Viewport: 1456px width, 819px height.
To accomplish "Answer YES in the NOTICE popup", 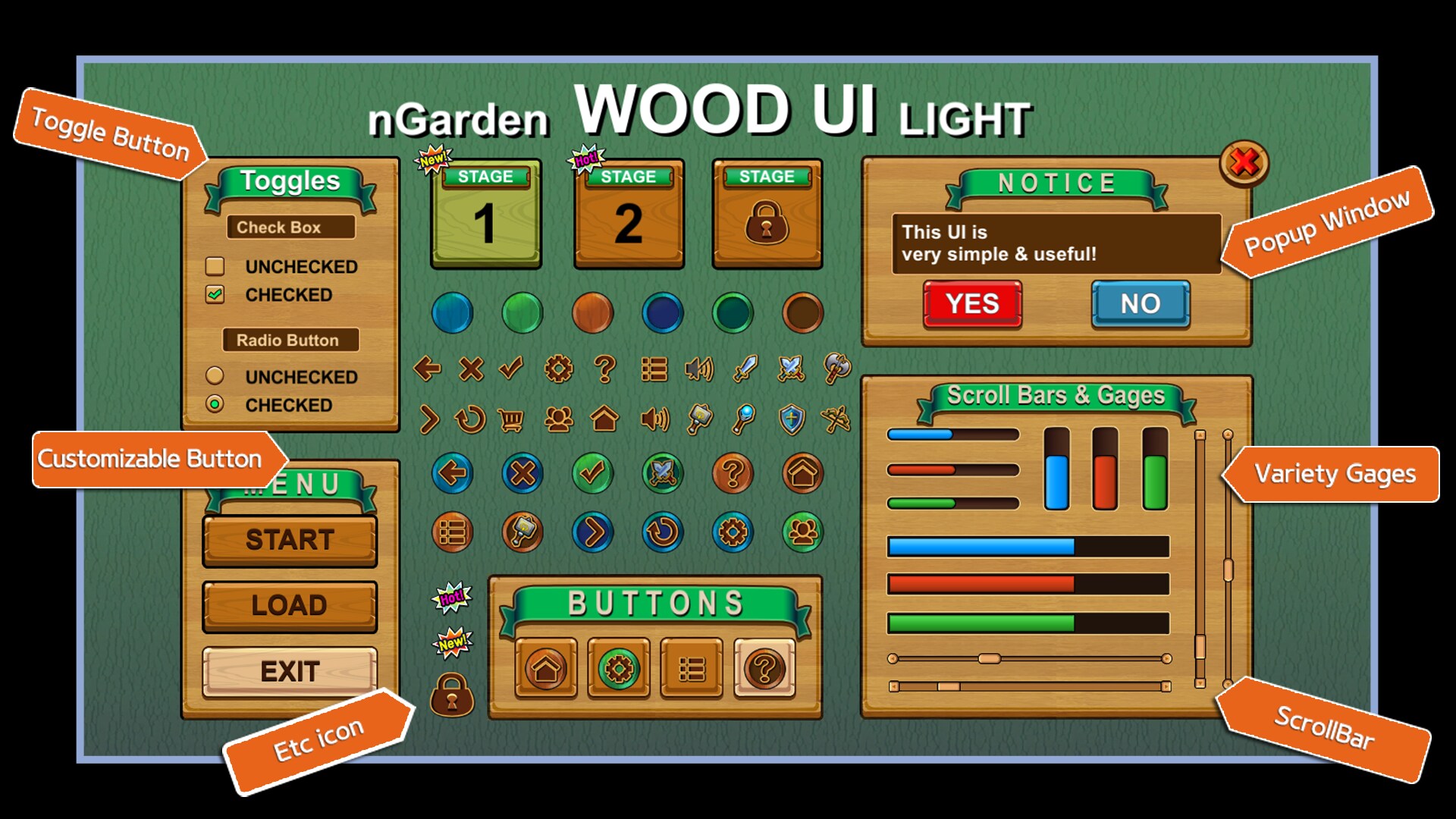I will pos(973,304).
